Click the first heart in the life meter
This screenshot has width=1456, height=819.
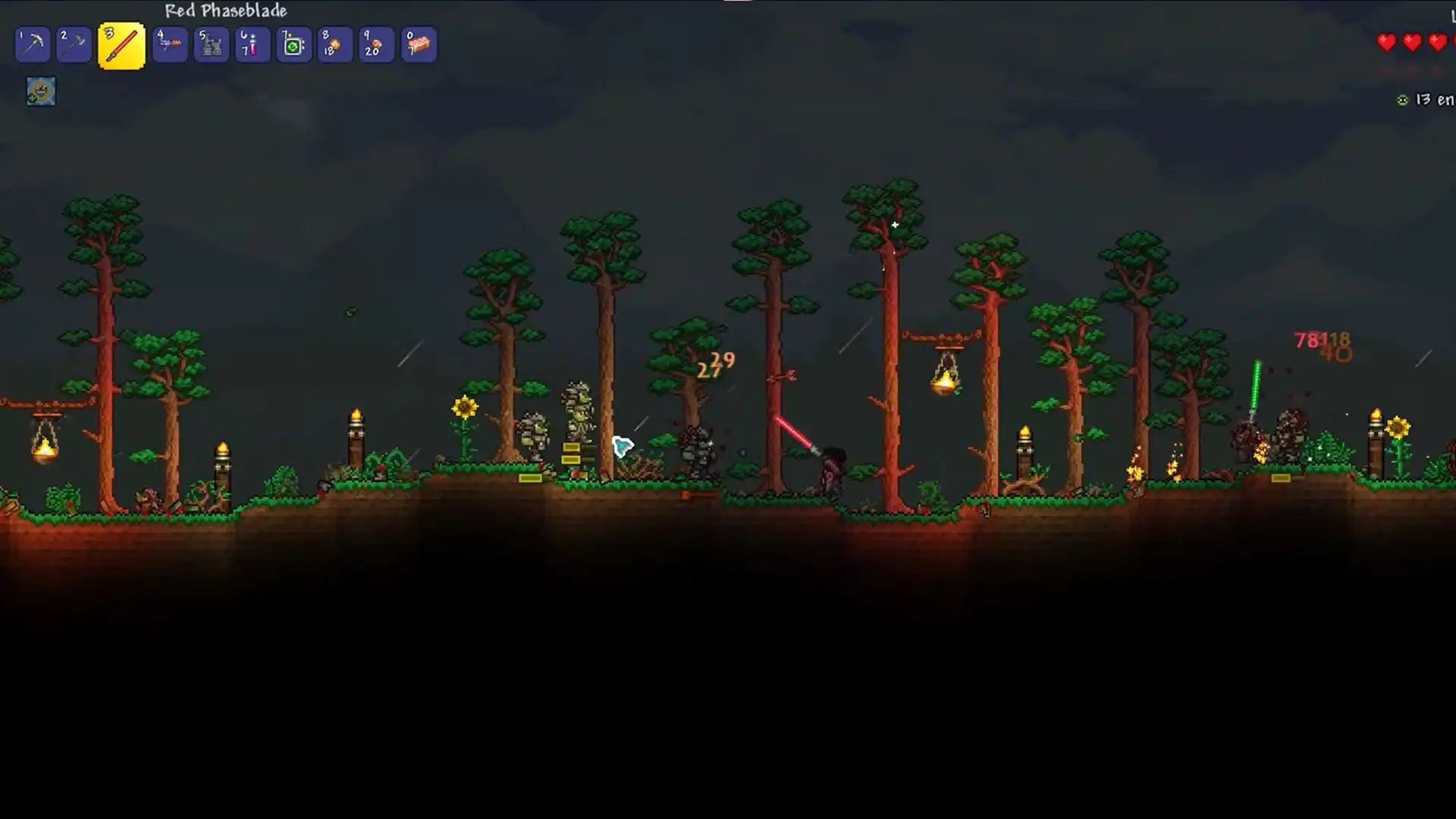(x=1386, y=43)
